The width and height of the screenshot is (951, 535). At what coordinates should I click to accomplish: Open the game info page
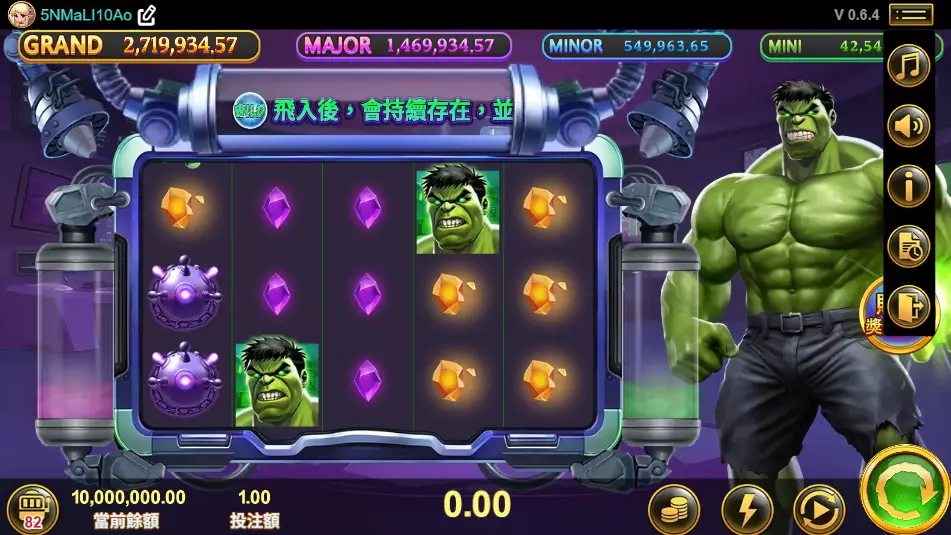tap(909, 187)
